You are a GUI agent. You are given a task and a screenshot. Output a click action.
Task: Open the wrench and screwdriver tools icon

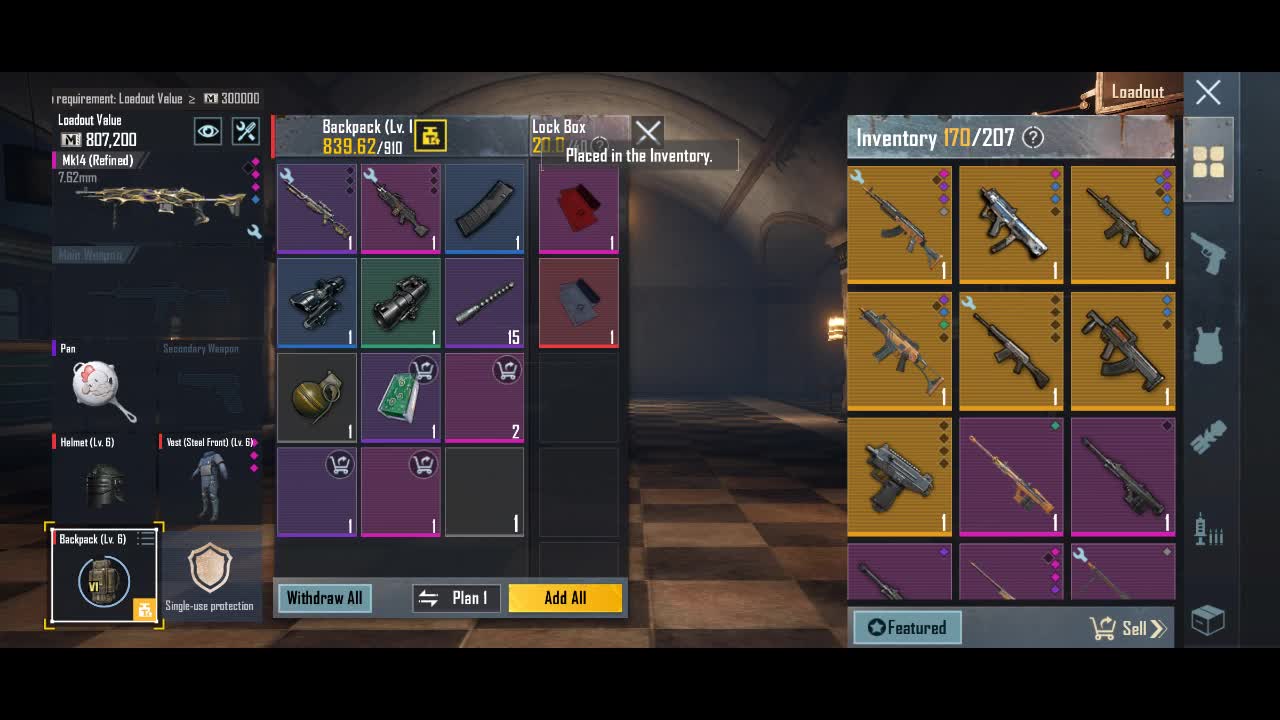click(246, 131)
